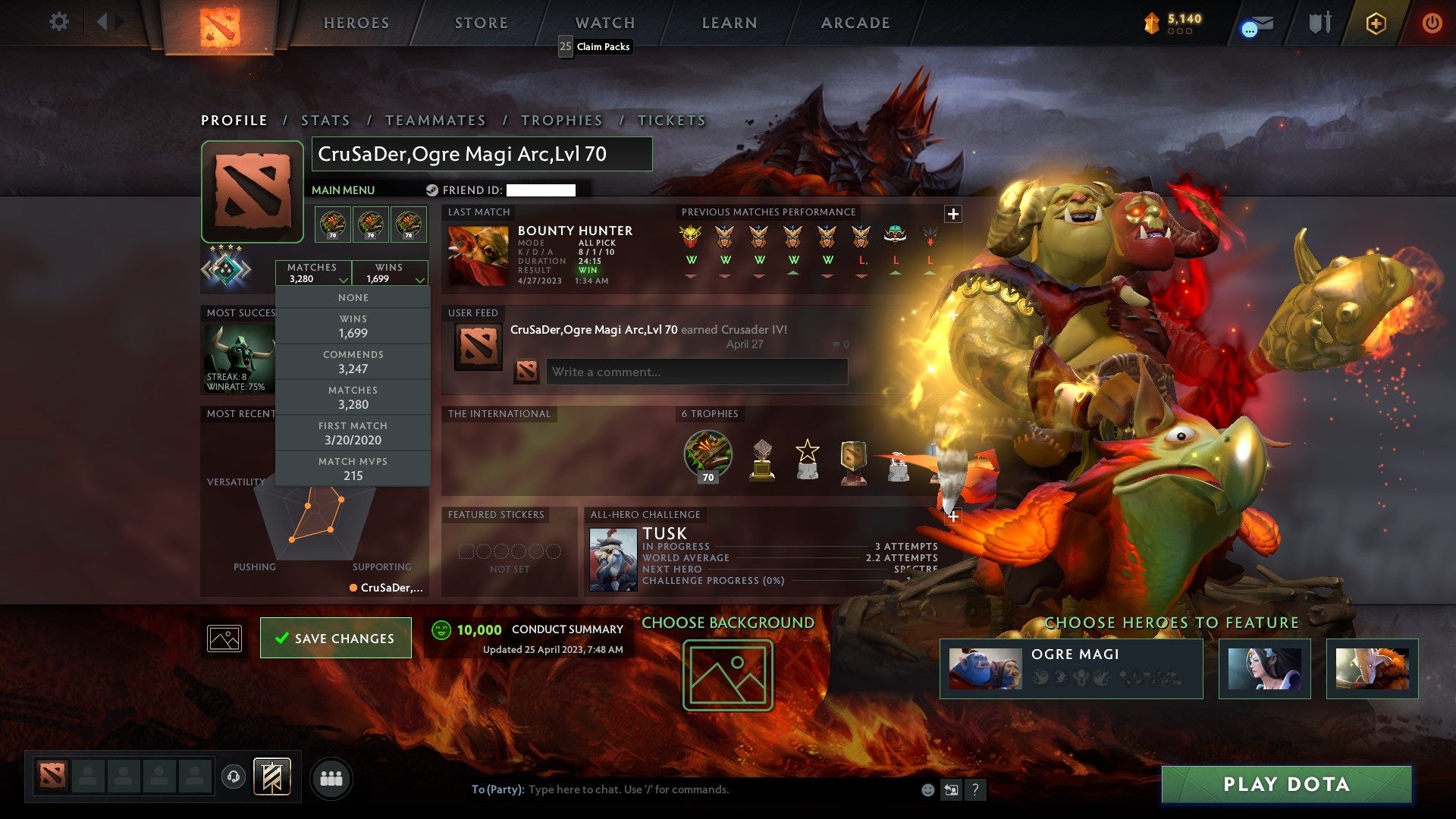The width and height of the screenshot is (1456, 819).
Task: Open the TROPHIES tab
Action: click(561, 120)
